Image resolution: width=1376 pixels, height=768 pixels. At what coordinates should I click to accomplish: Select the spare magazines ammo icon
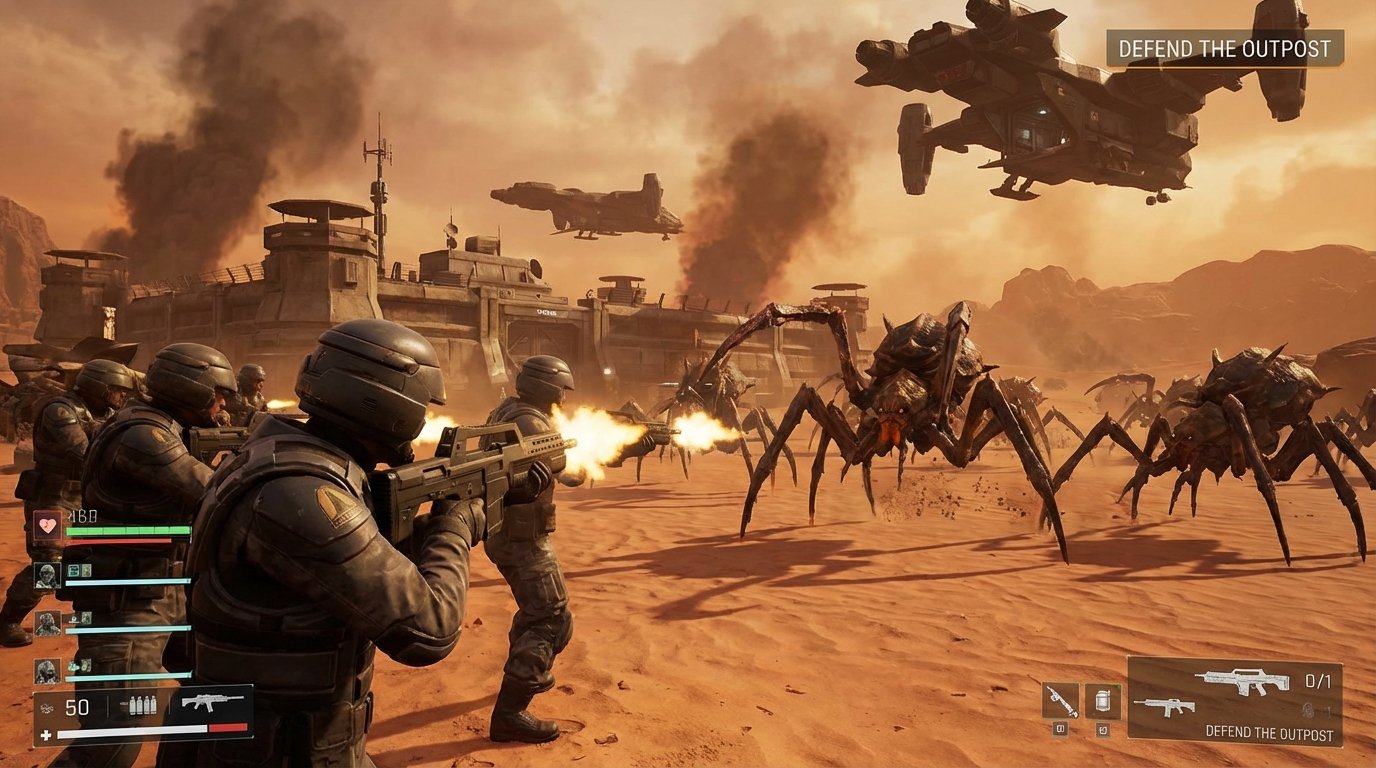point(143,704)
